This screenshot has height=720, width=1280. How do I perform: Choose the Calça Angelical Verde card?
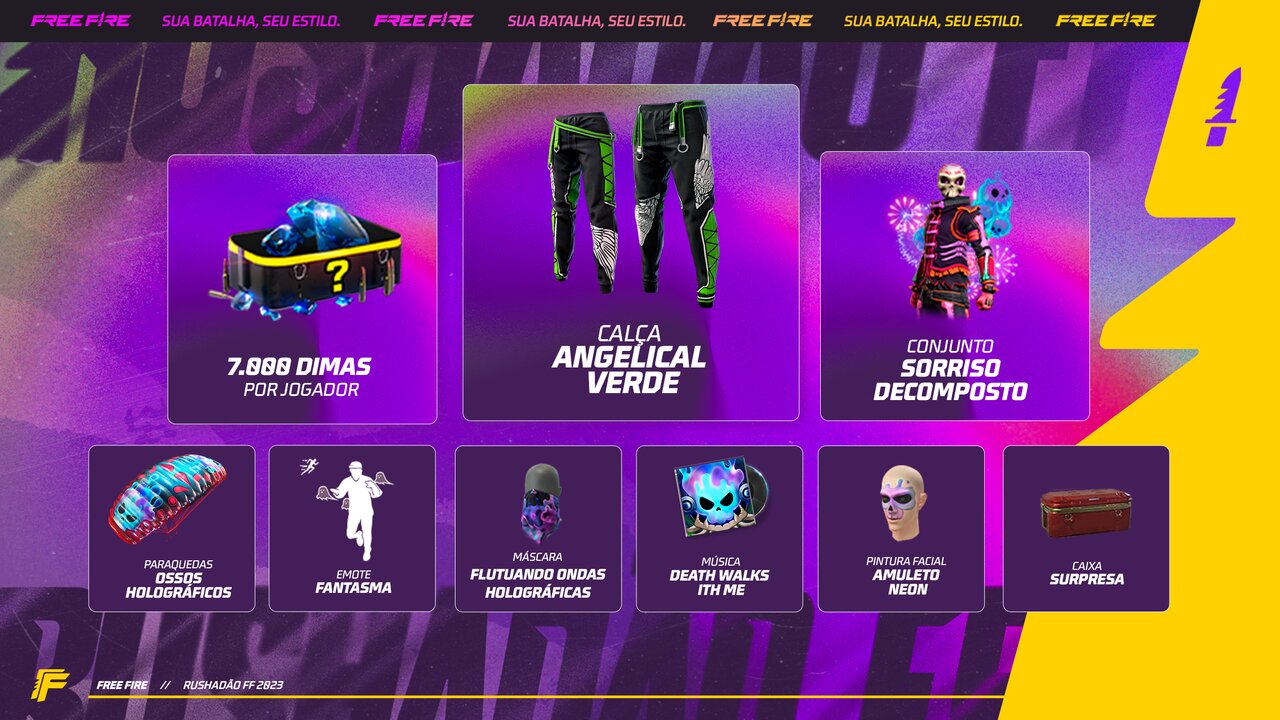630,252
